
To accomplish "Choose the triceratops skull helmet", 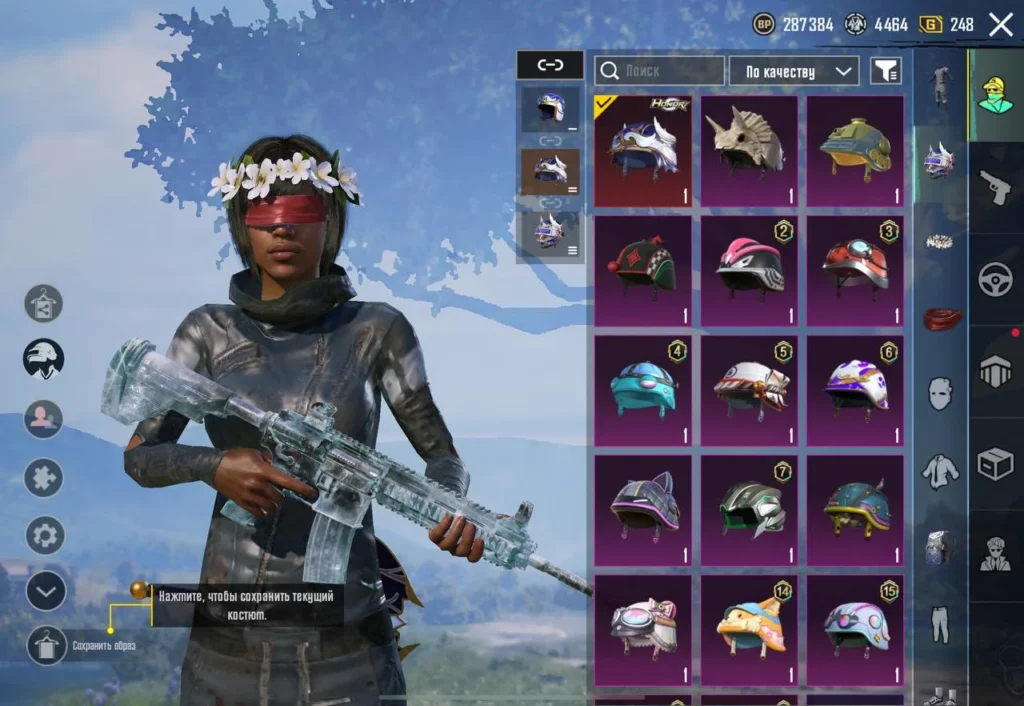I will tap(749, 152).
